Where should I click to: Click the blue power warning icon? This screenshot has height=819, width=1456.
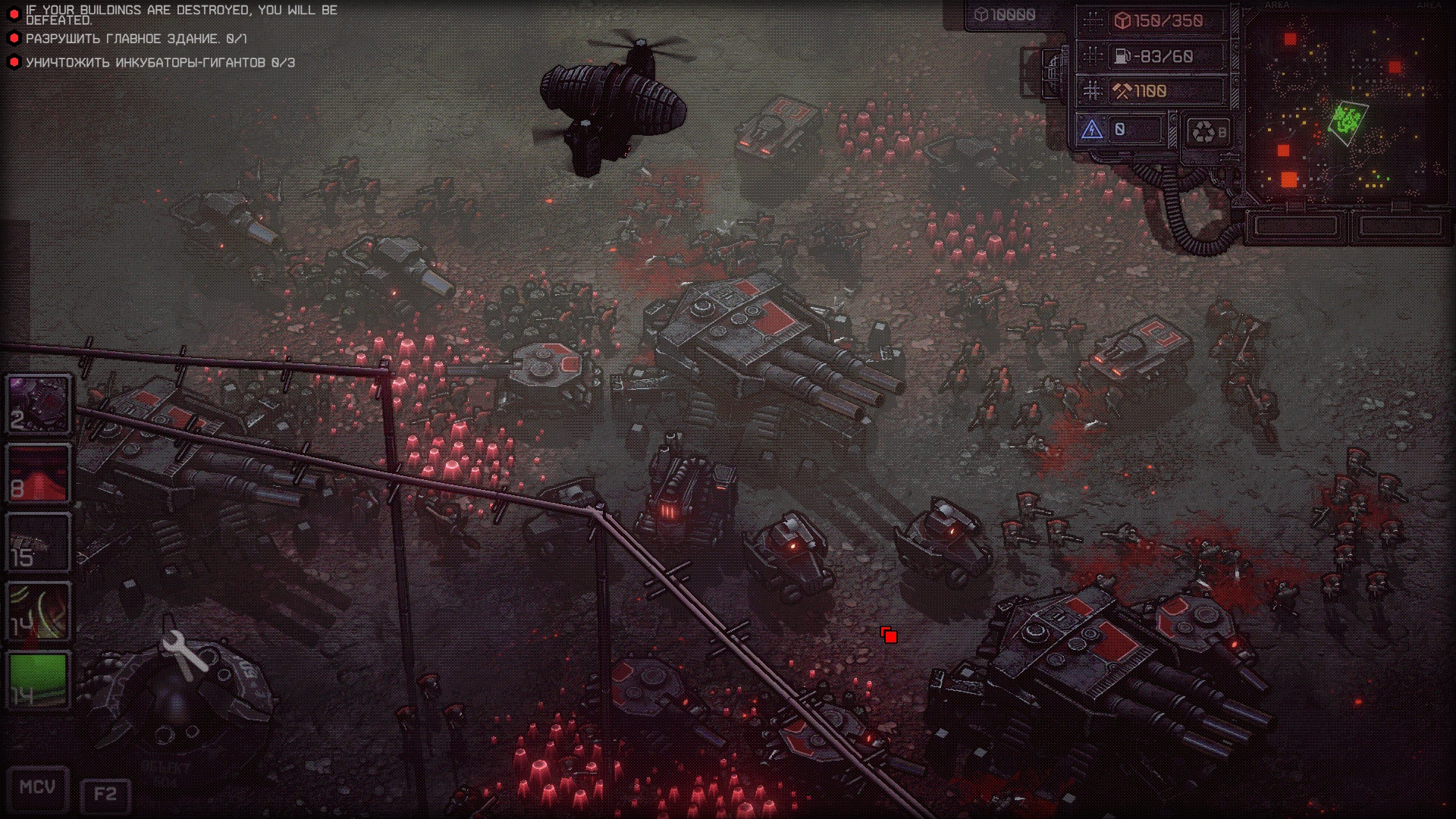point(1091,130)
